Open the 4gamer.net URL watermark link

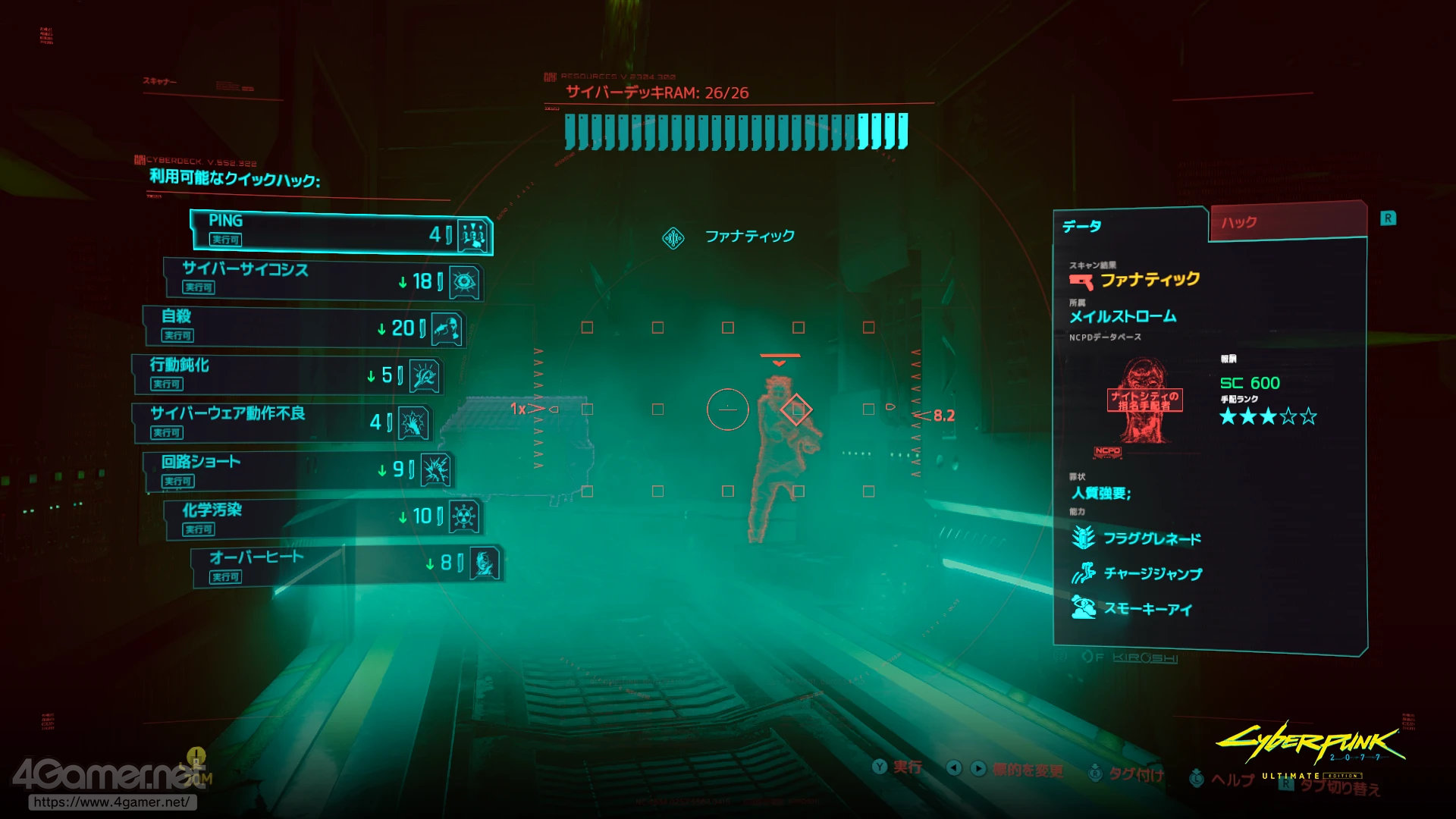tap(111, 802)
